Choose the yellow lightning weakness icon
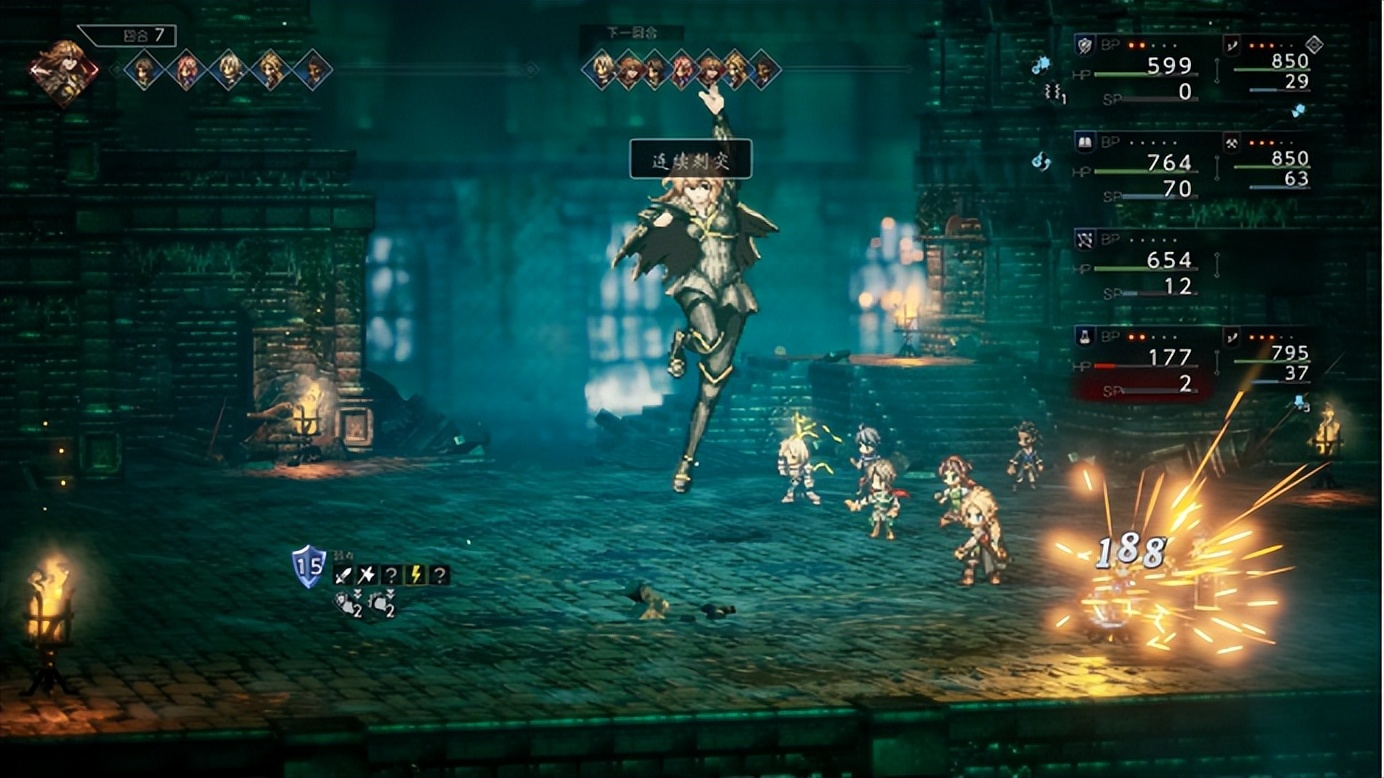This screenshot has width=1384, height=778. point(414,575)
